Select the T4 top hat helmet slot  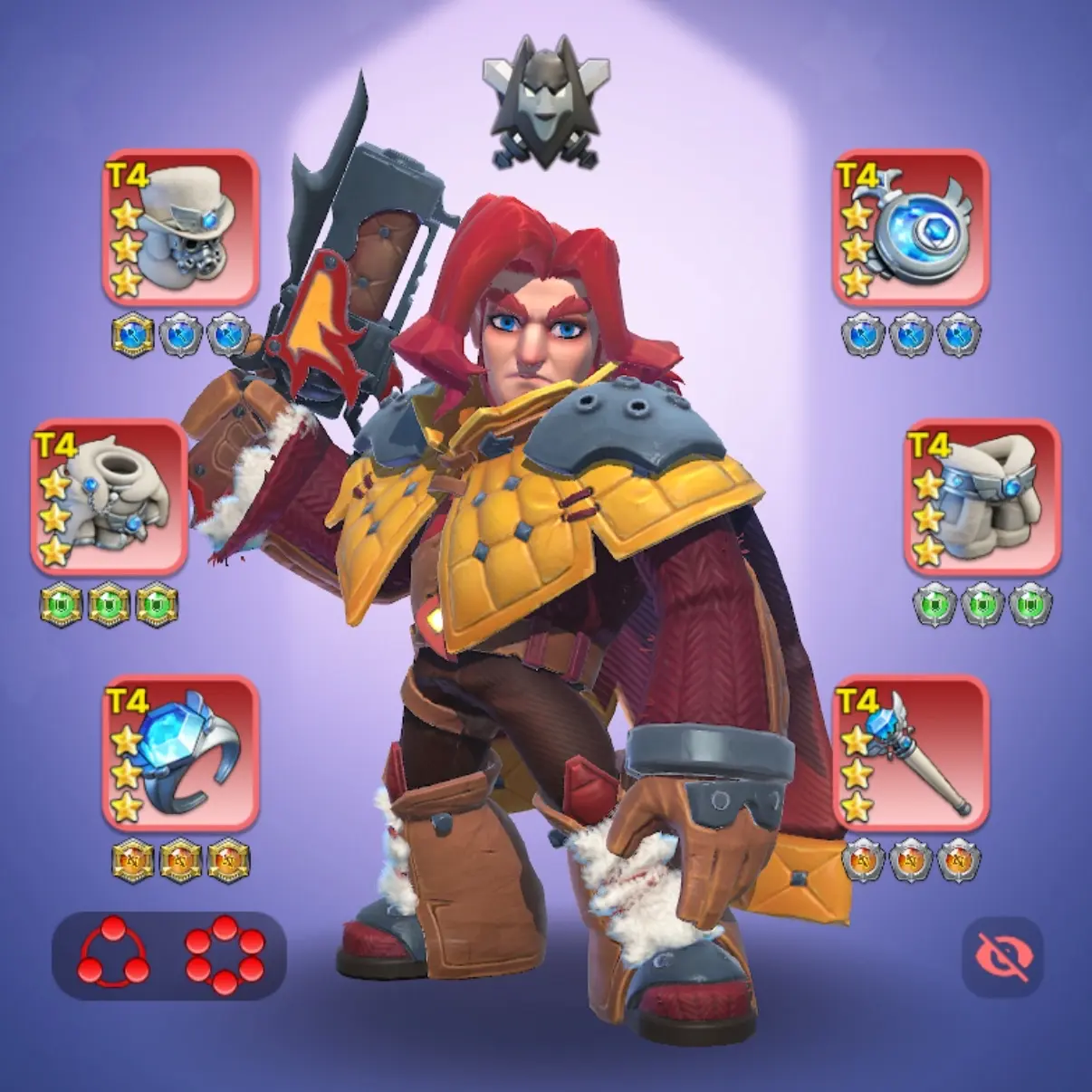180,228
